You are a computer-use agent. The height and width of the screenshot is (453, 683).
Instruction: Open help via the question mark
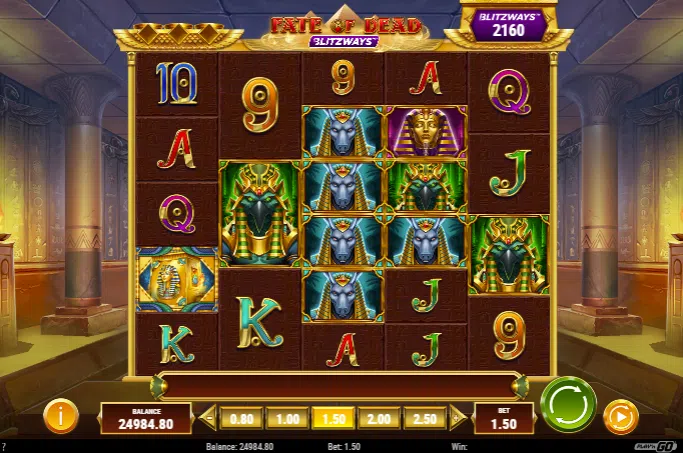(x=5, y=447)
